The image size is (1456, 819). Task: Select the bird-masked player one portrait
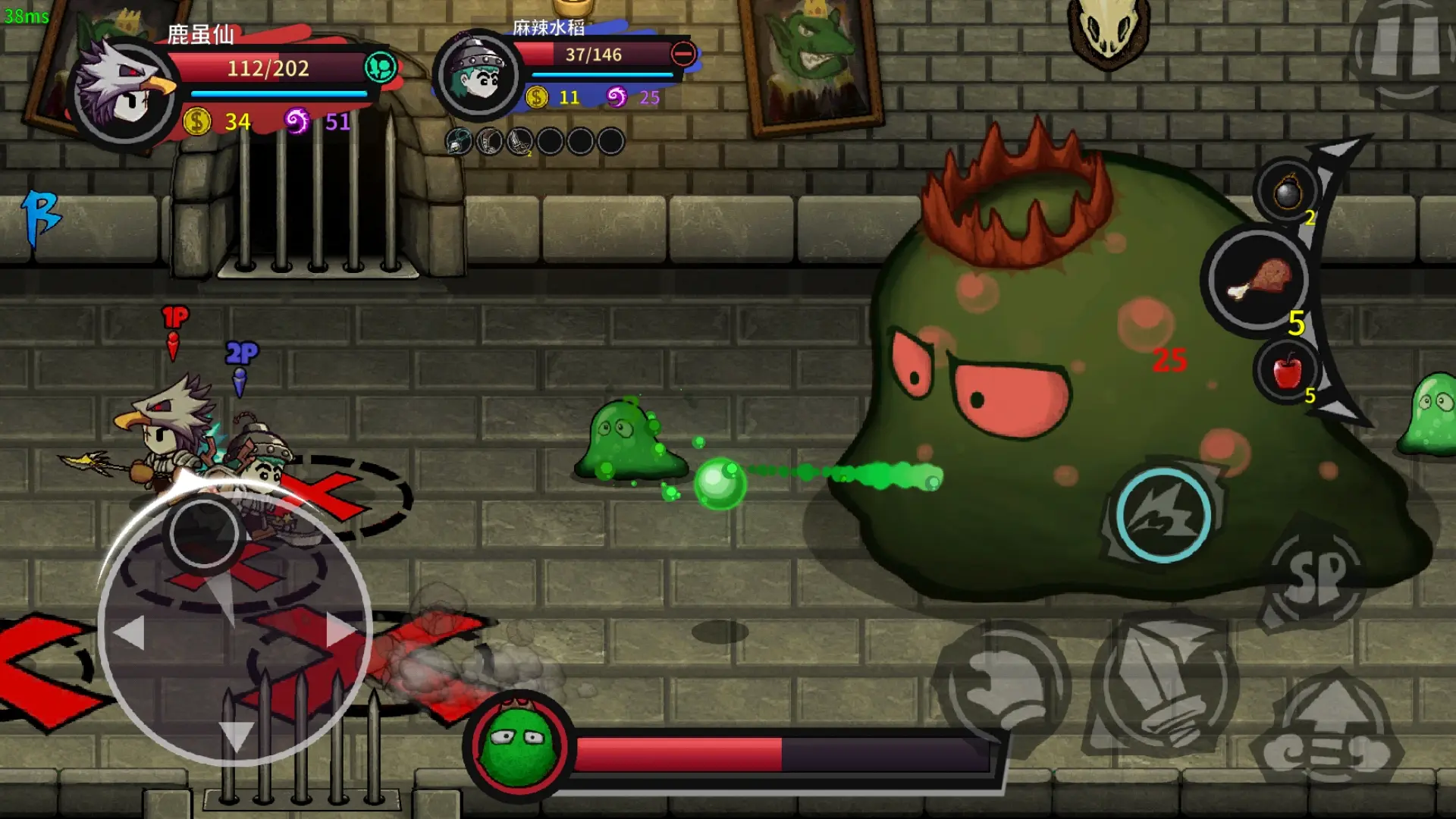pyautogui.click(x=124, y=92)
